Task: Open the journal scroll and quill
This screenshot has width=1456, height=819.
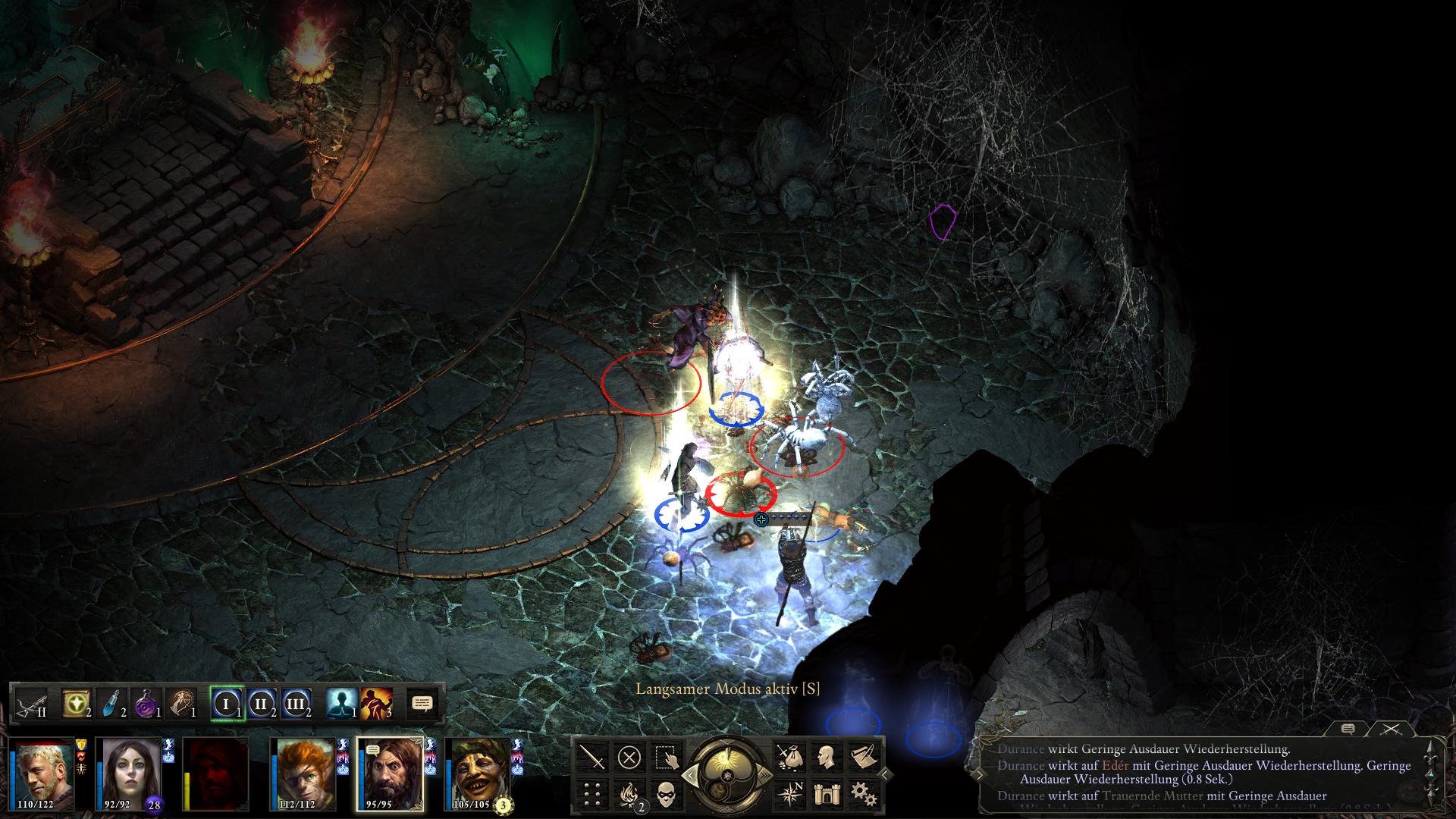Action: tap(861, 756)
